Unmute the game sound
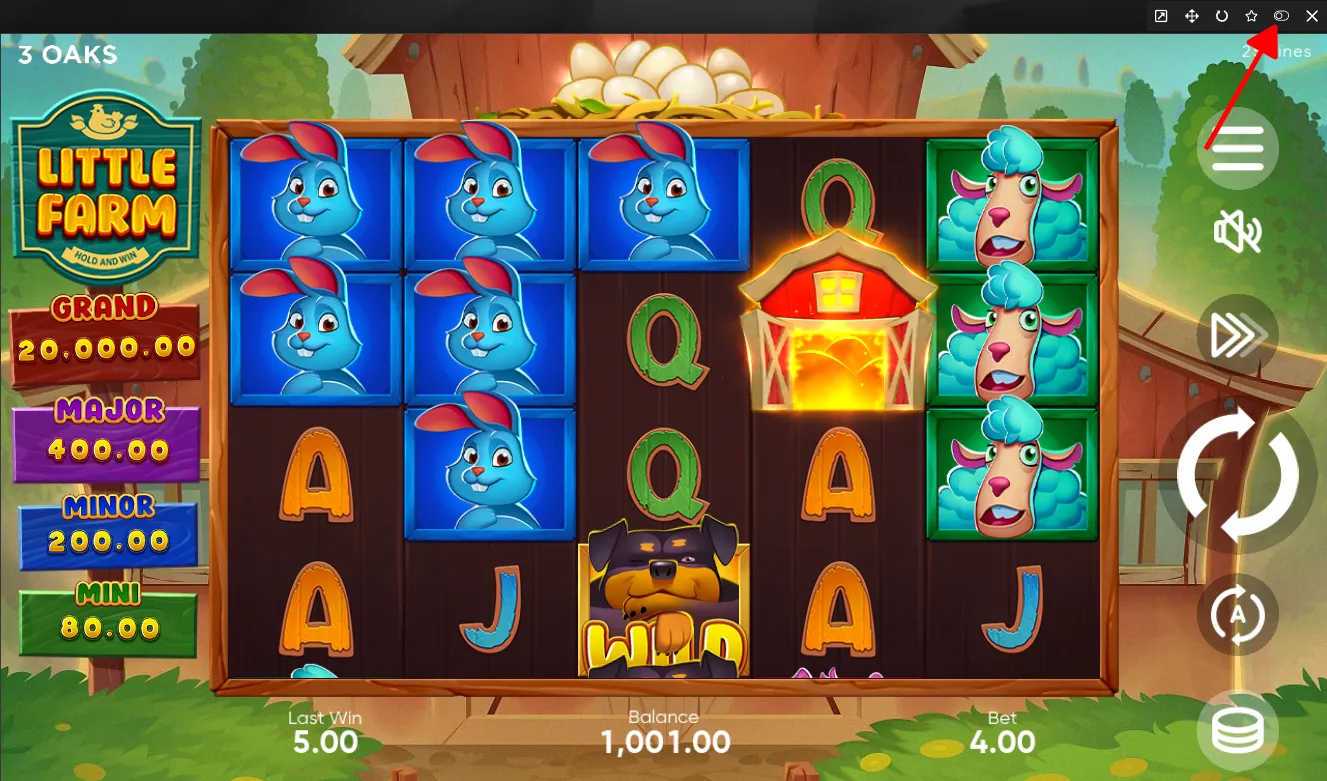The width and height of the screenshot is (1327, 781). [x=1237, y=232]
